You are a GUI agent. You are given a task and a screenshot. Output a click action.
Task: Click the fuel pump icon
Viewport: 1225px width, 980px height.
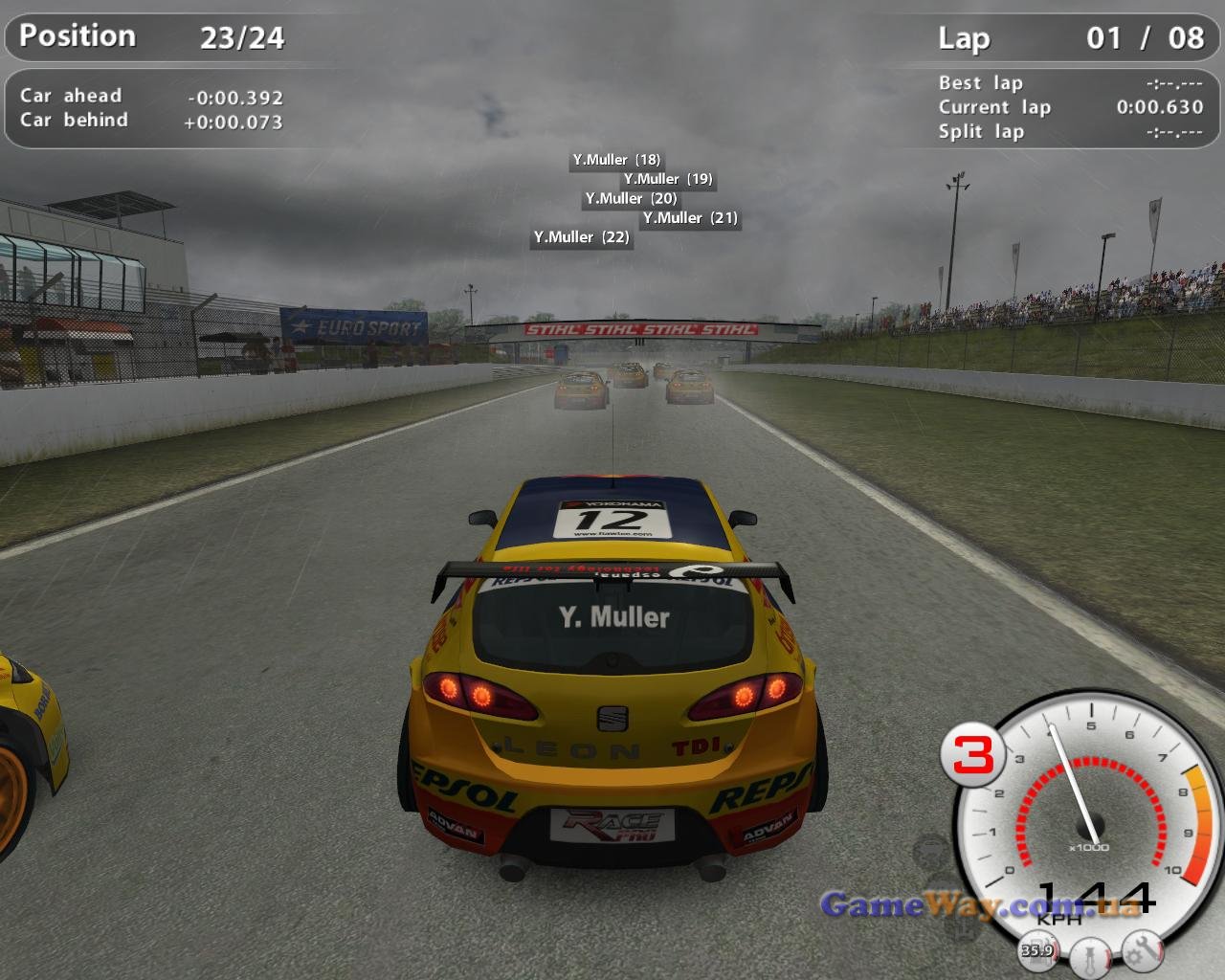pos(1037,949)
